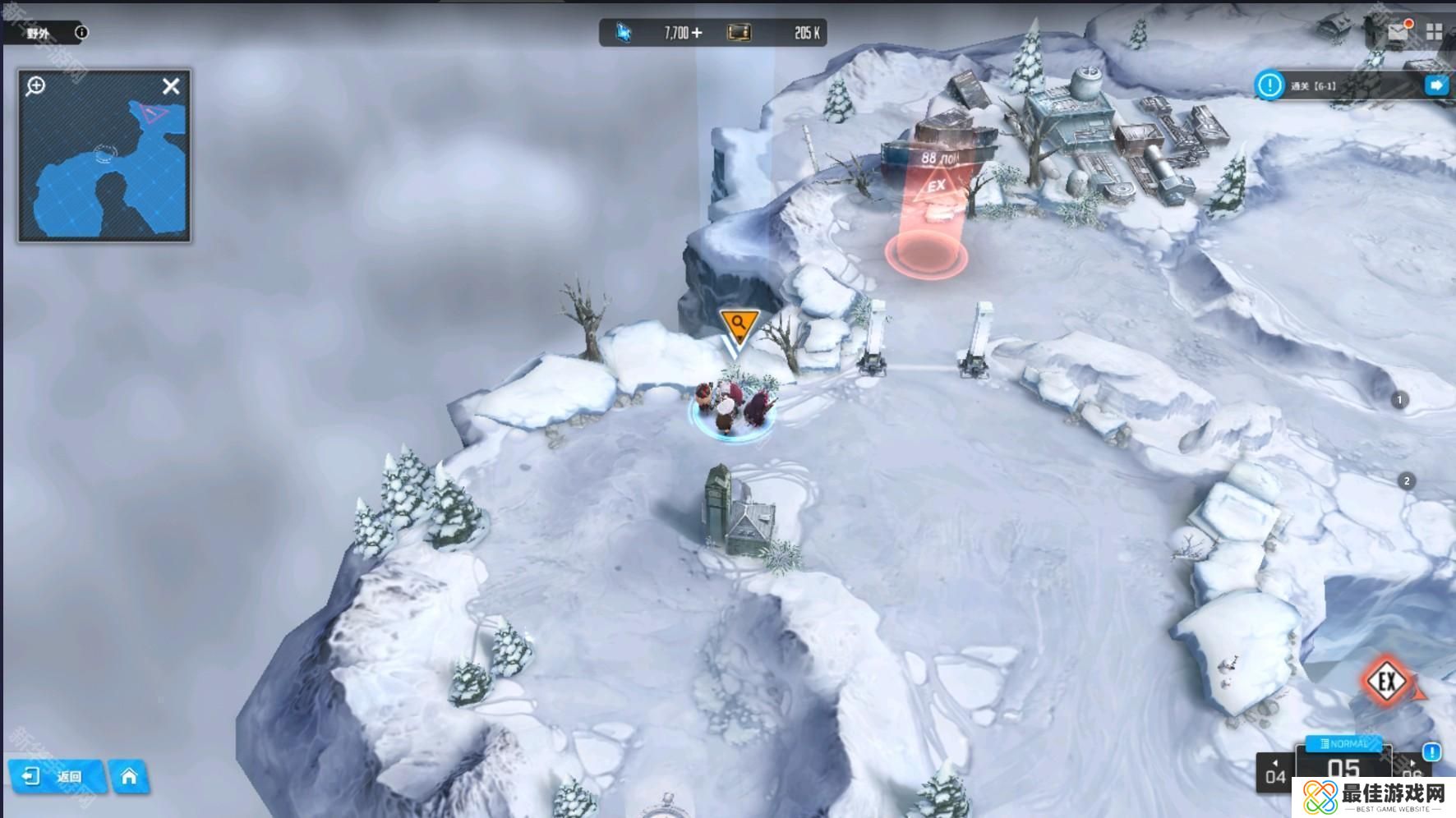This screenshot has height=818, width=1456.
Task: Select stage node number 2
Action: pos(1407,481)
